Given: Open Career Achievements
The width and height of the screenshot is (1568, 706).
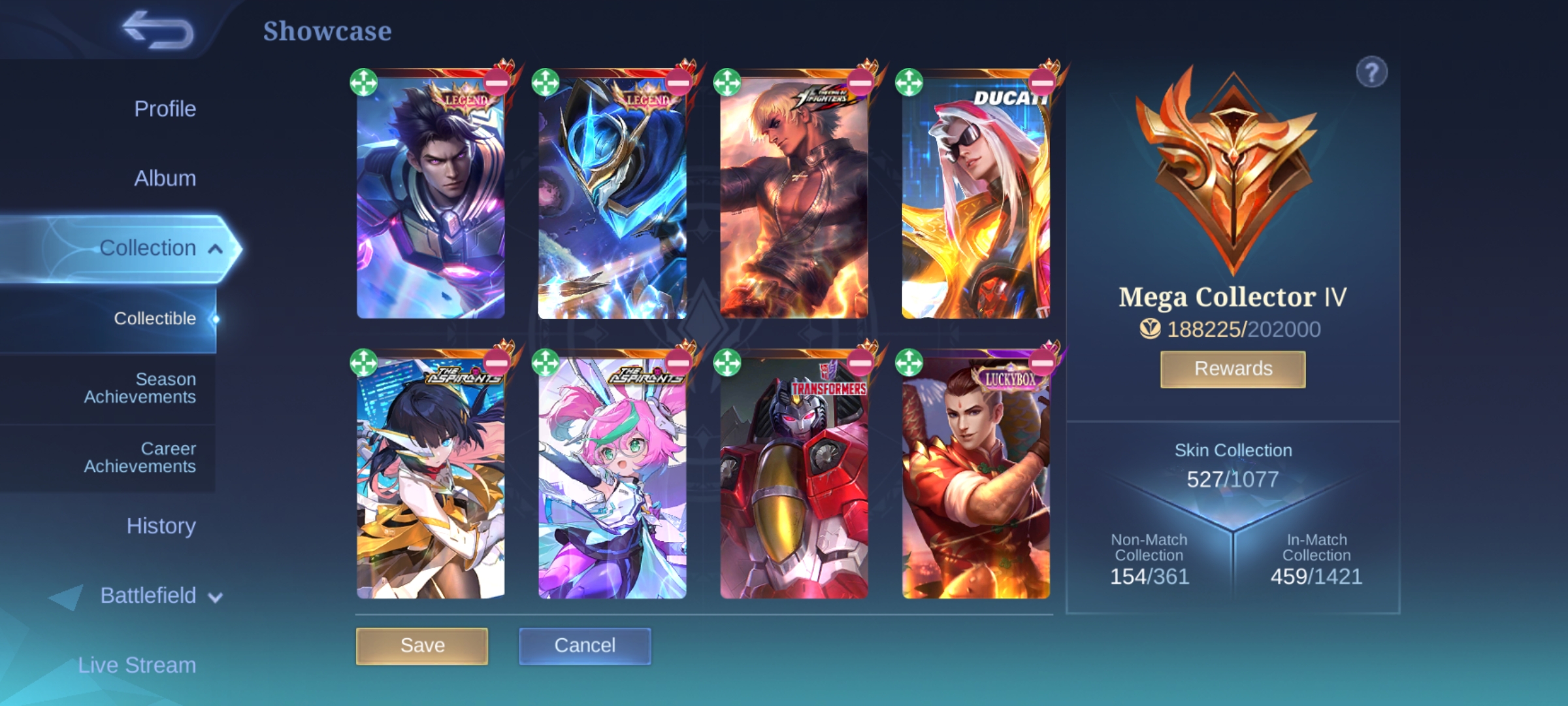Looking at the screenshot, I should [x=140, y=457].
